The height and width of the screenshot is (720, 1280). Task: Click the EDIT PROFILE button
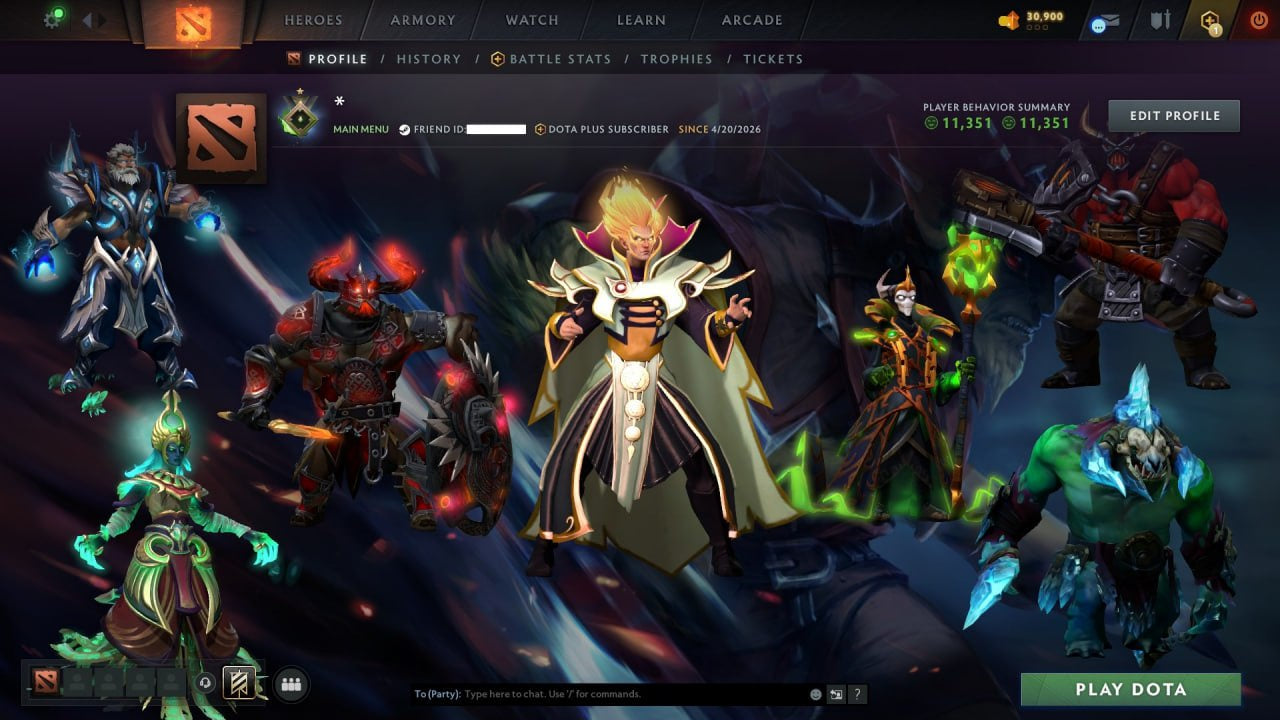1173,115
